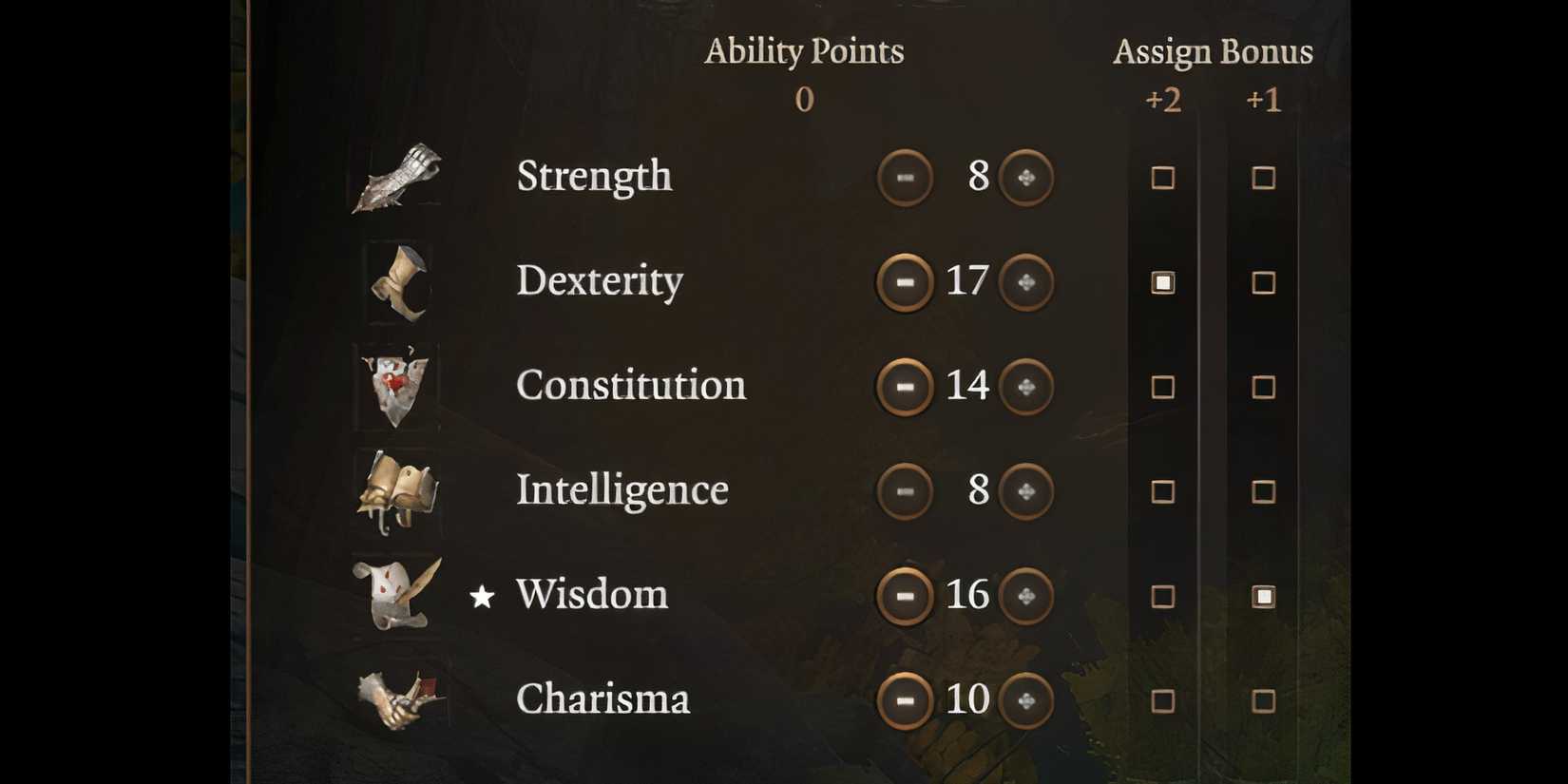The height and width of the screenshot is (784, 1568).
Task: Assign the +2 bonus to Strength
Action: [1163, 178]
